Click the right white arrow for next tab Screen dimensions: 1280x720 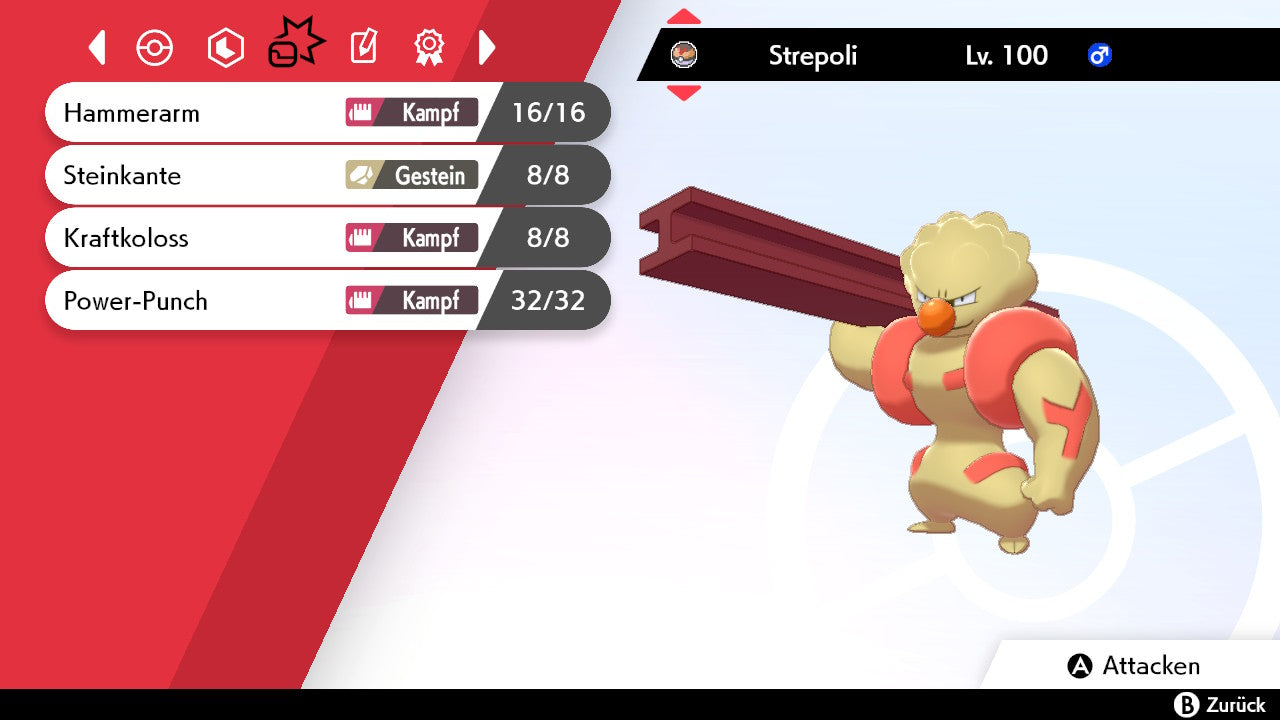click(x=487, y=47)
